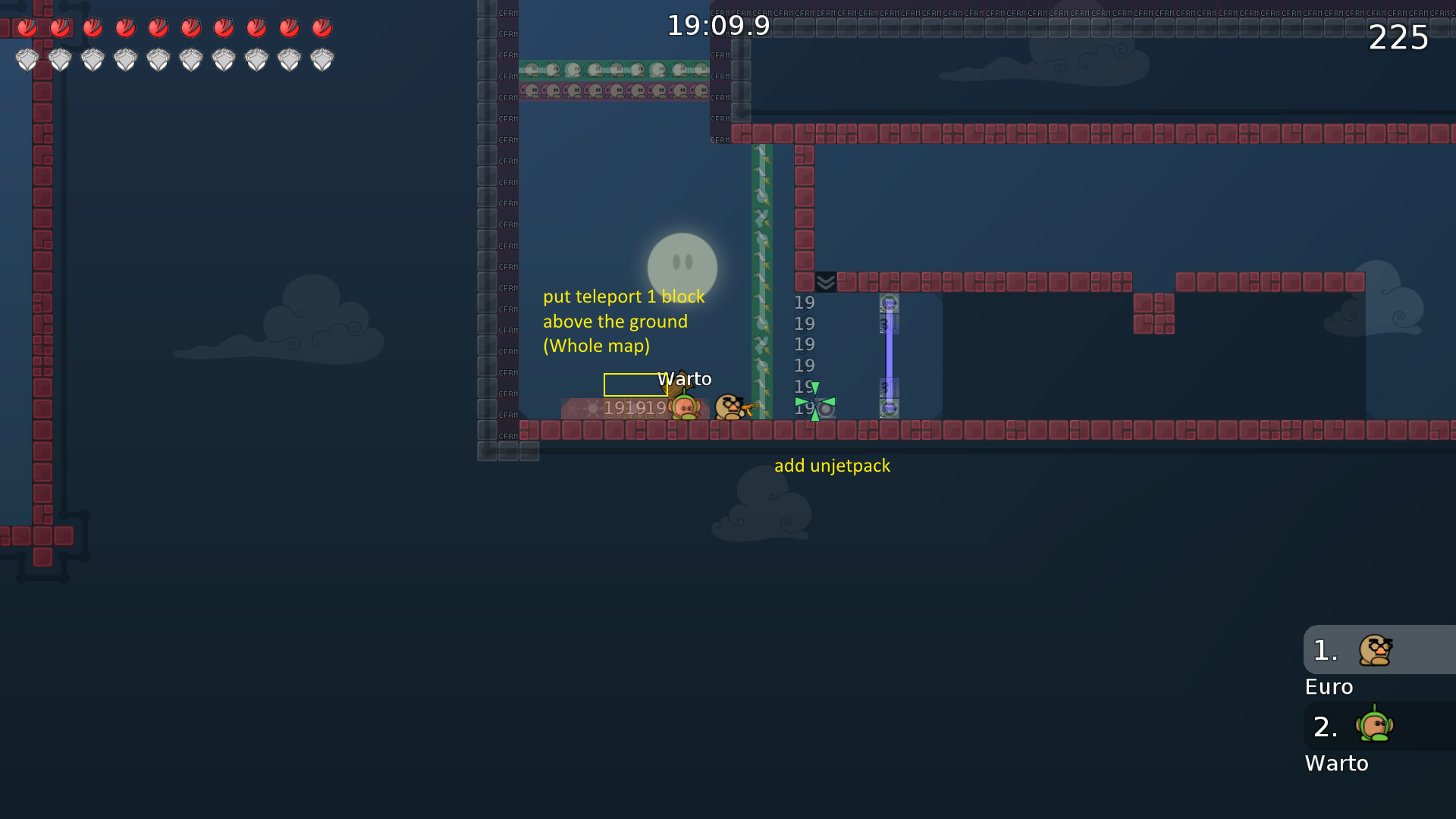The height and width of the screenshot is (819, 1456).
Task: Toggle the upper laser emitter labeled 3
Action: [x=889, y=324]
